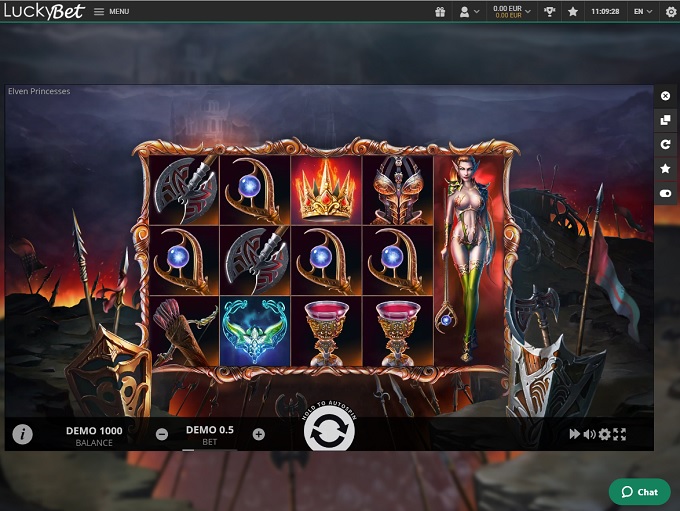Expand the user account dropdown
The image size is (680, 511).
[x=468, y=12]
